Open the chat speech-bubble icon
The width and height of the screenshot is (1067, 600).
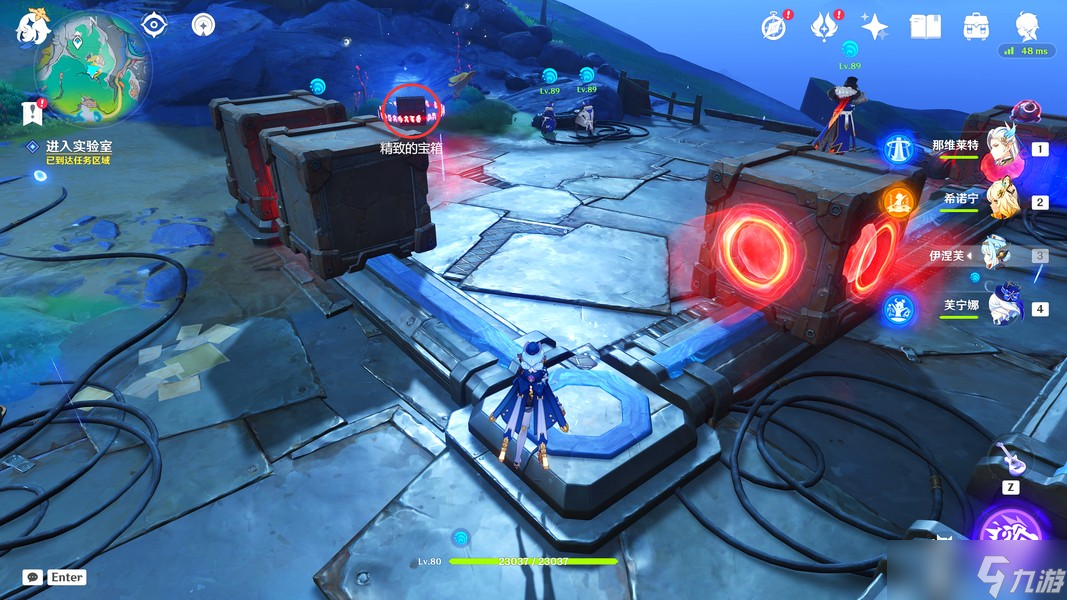33,577
